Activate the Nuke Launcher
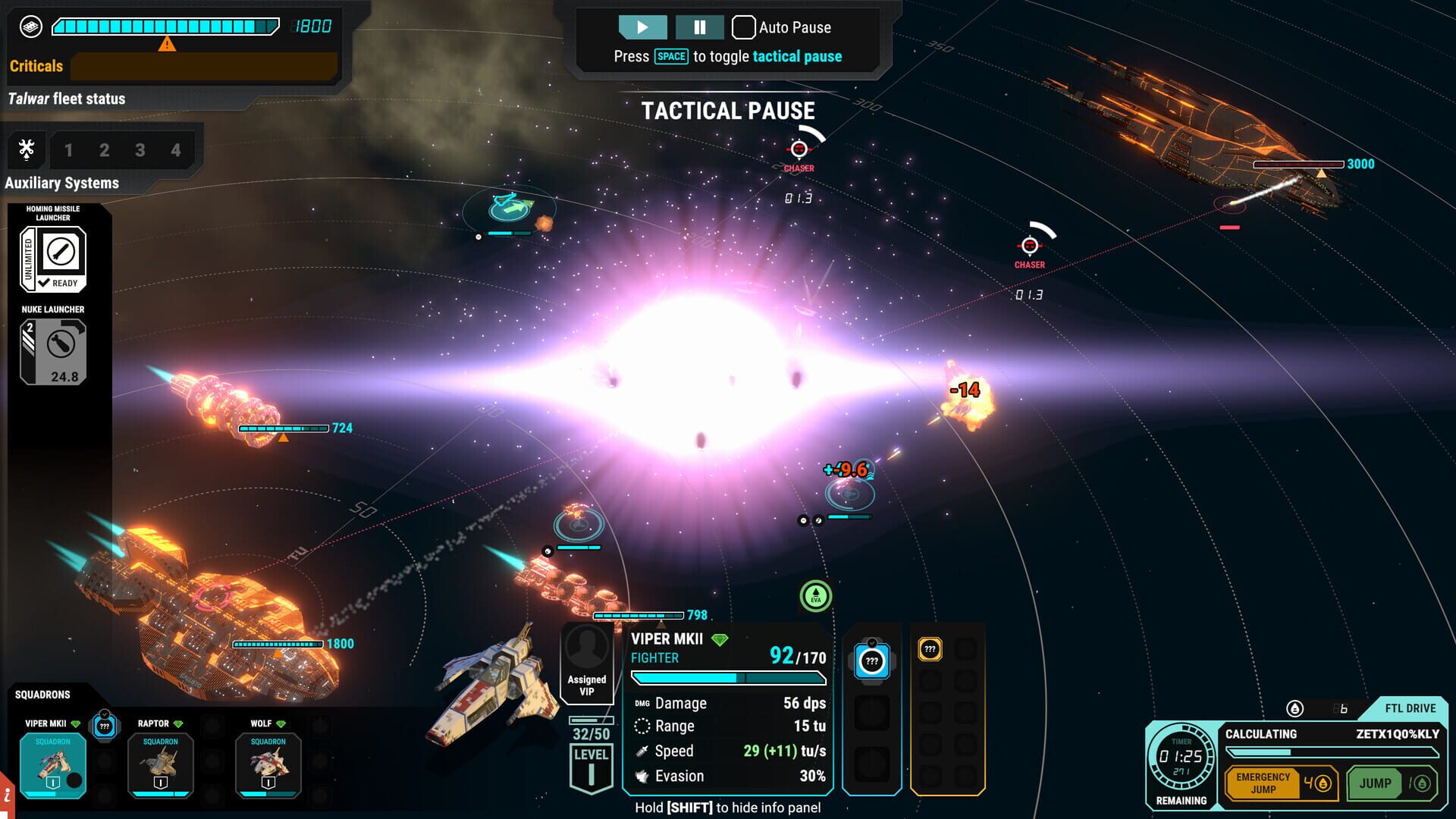Viewport: 1456px width, 819px height. click(x=53, y=352)
